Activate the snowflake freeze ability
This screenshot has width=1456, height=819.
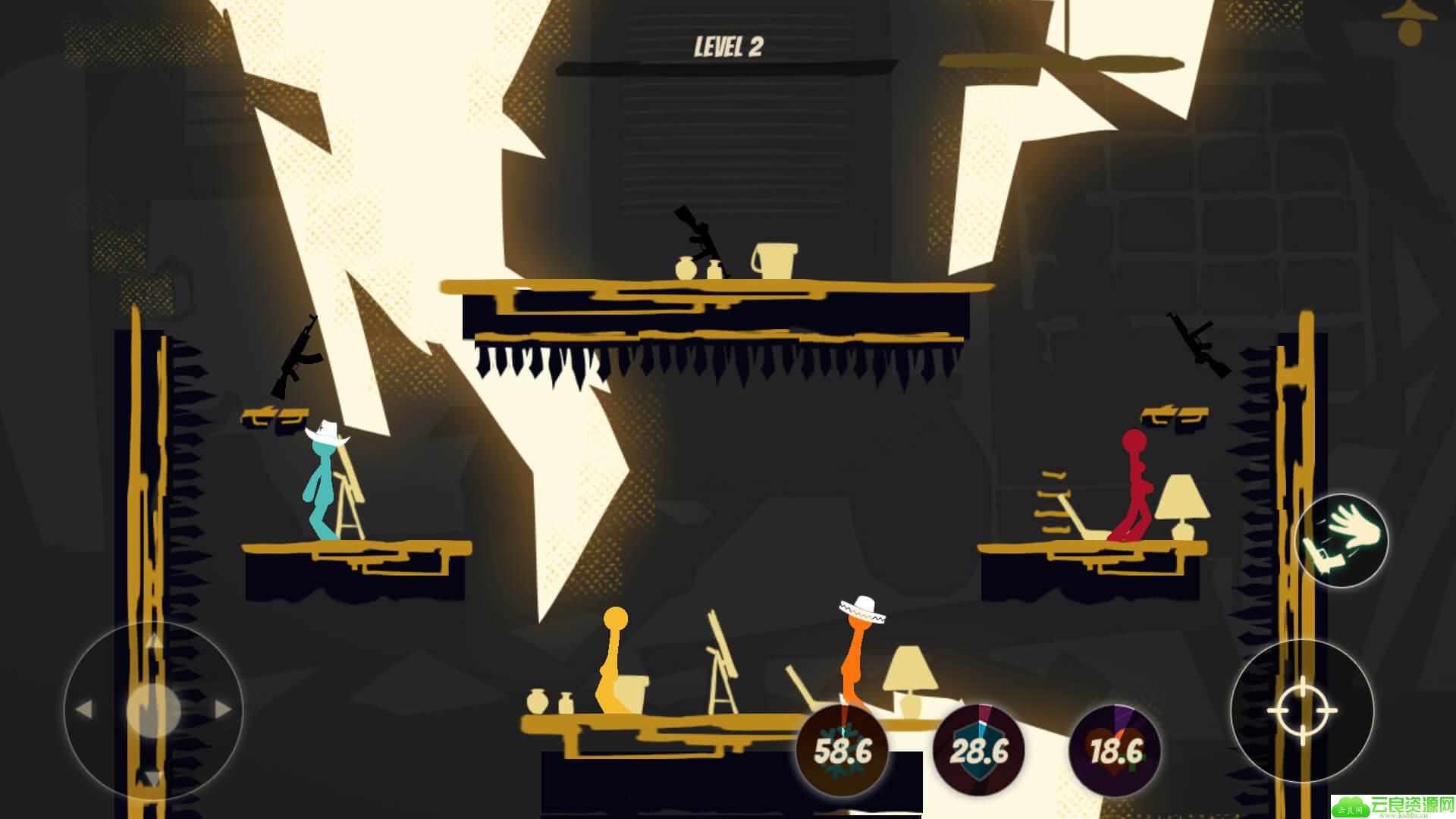point(842,751)
